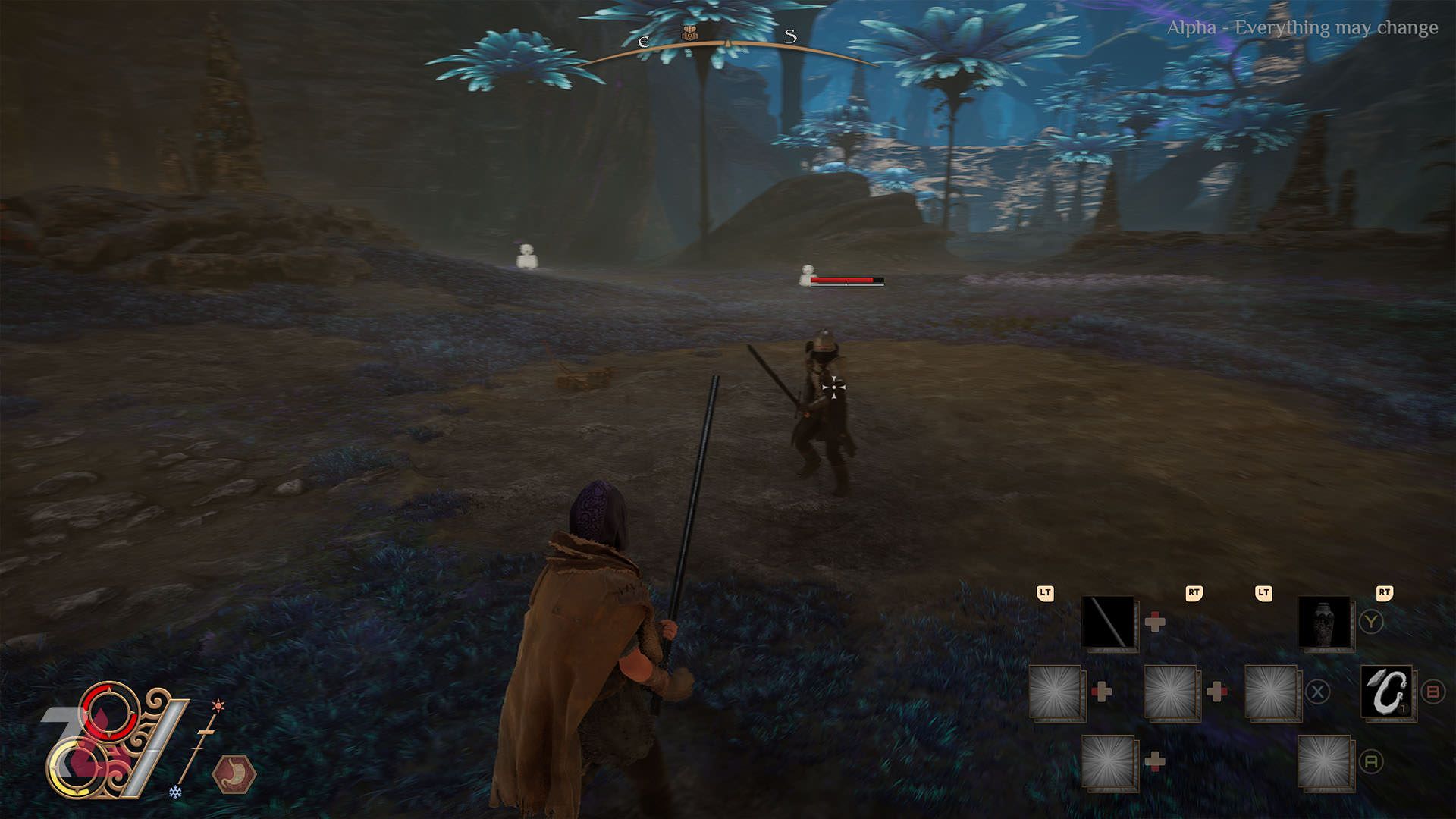The height and width of the screenshot is (819, 1456).
Task: Expand the d-pad plus next to the staff slot
Action: [1156, 621]
